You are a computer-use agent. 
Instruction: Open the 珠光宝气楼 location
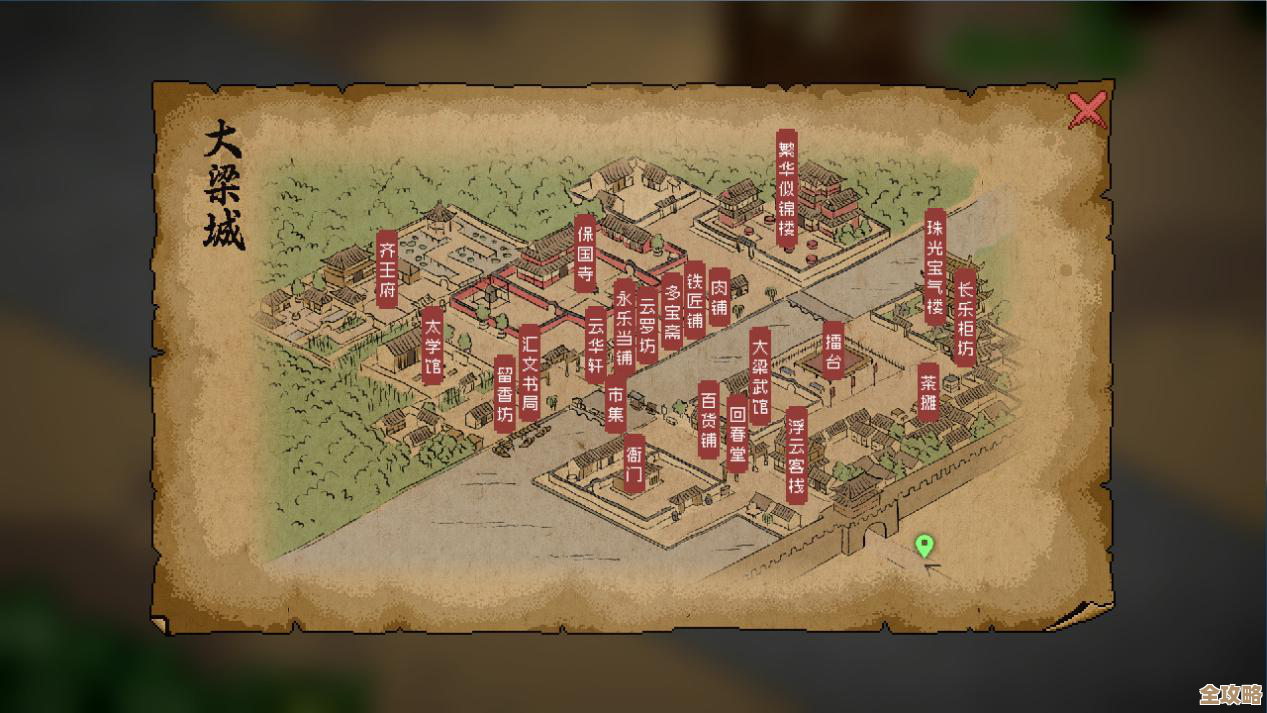[934, 265]
